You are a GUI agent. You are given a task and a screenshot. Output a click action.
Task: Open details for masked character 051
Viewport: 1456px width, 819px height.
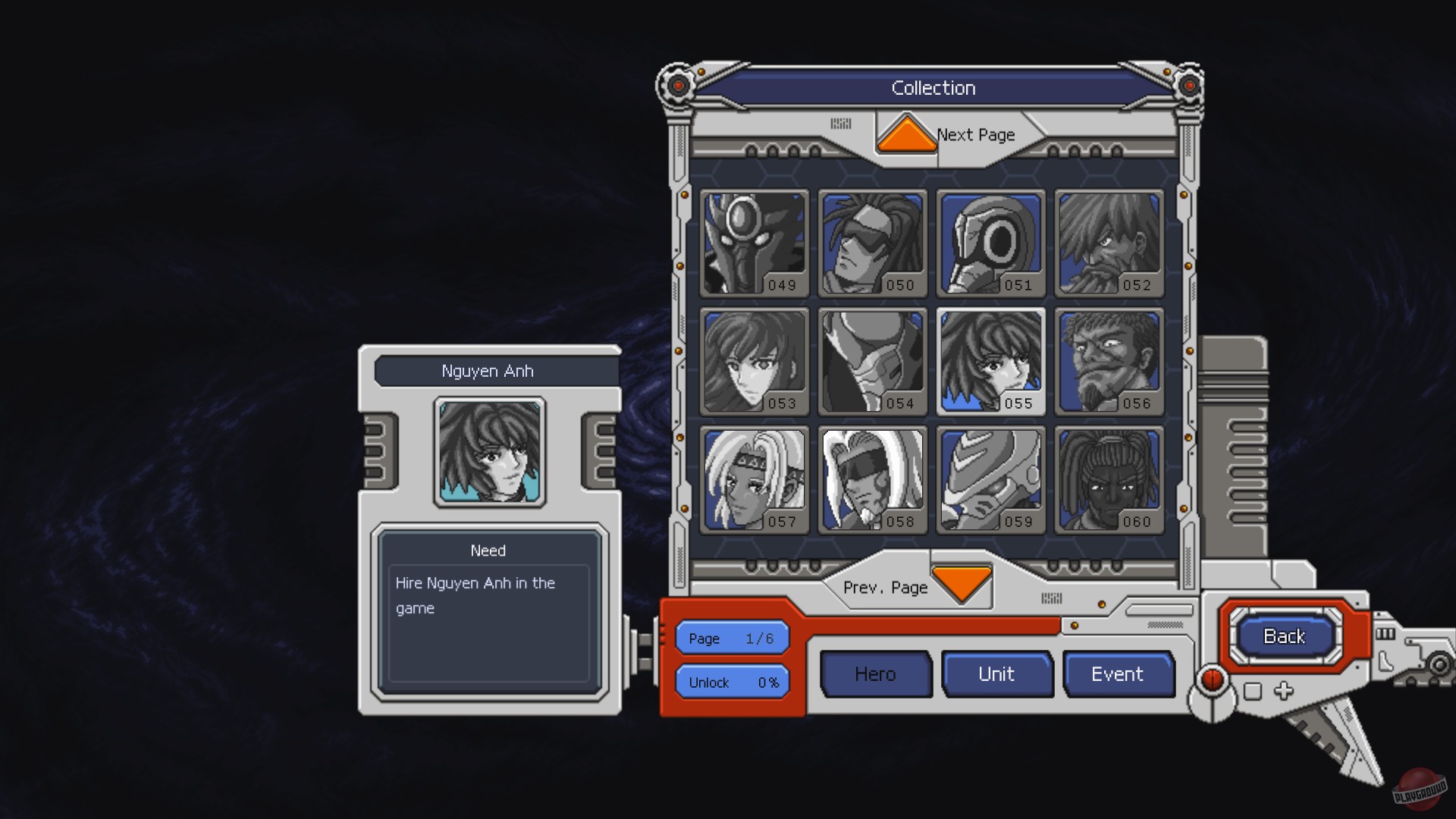coord(990,244)
